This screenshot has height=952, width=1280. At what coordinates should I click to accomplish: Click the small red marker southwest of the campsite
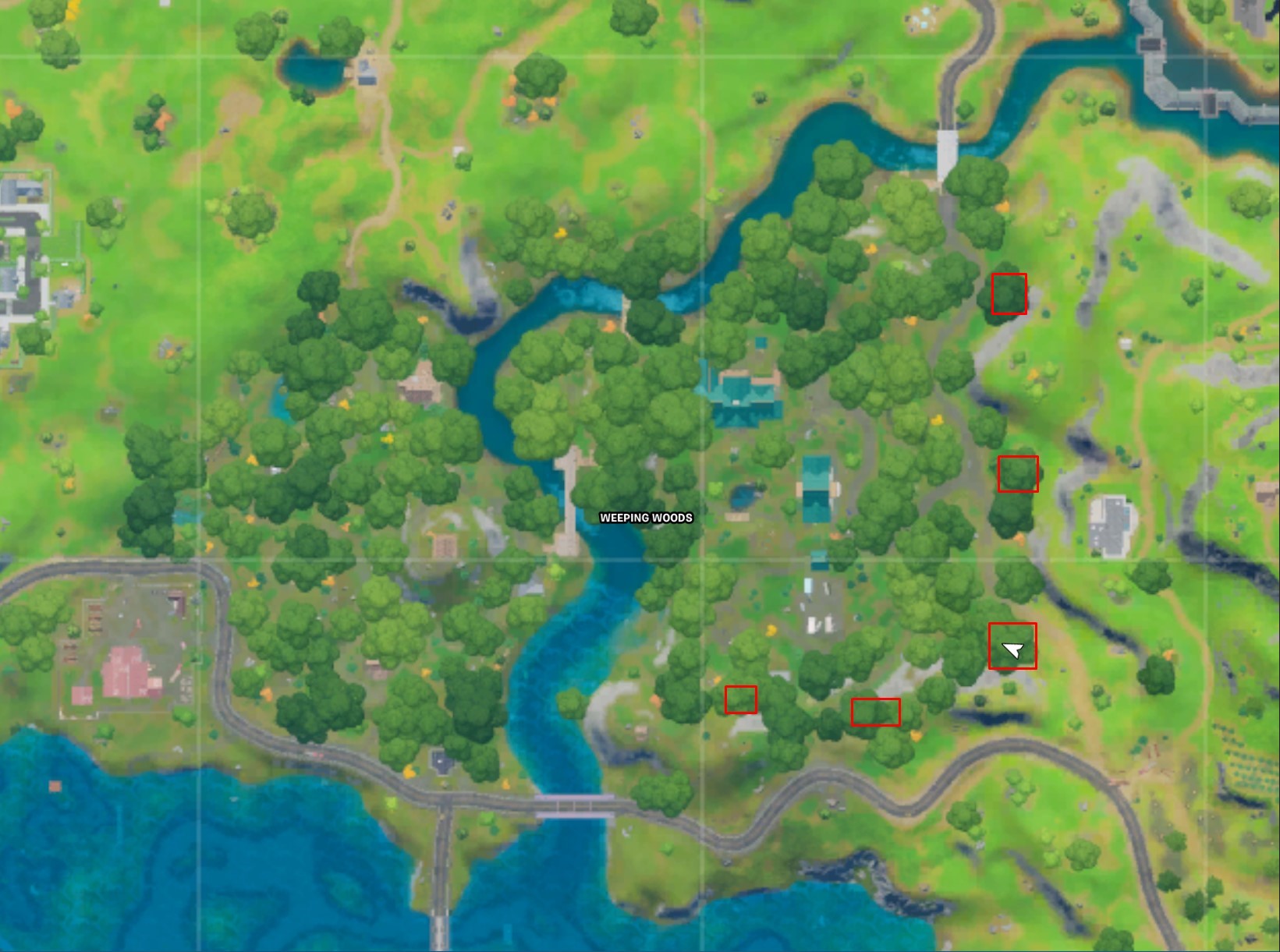coord(739,700)
